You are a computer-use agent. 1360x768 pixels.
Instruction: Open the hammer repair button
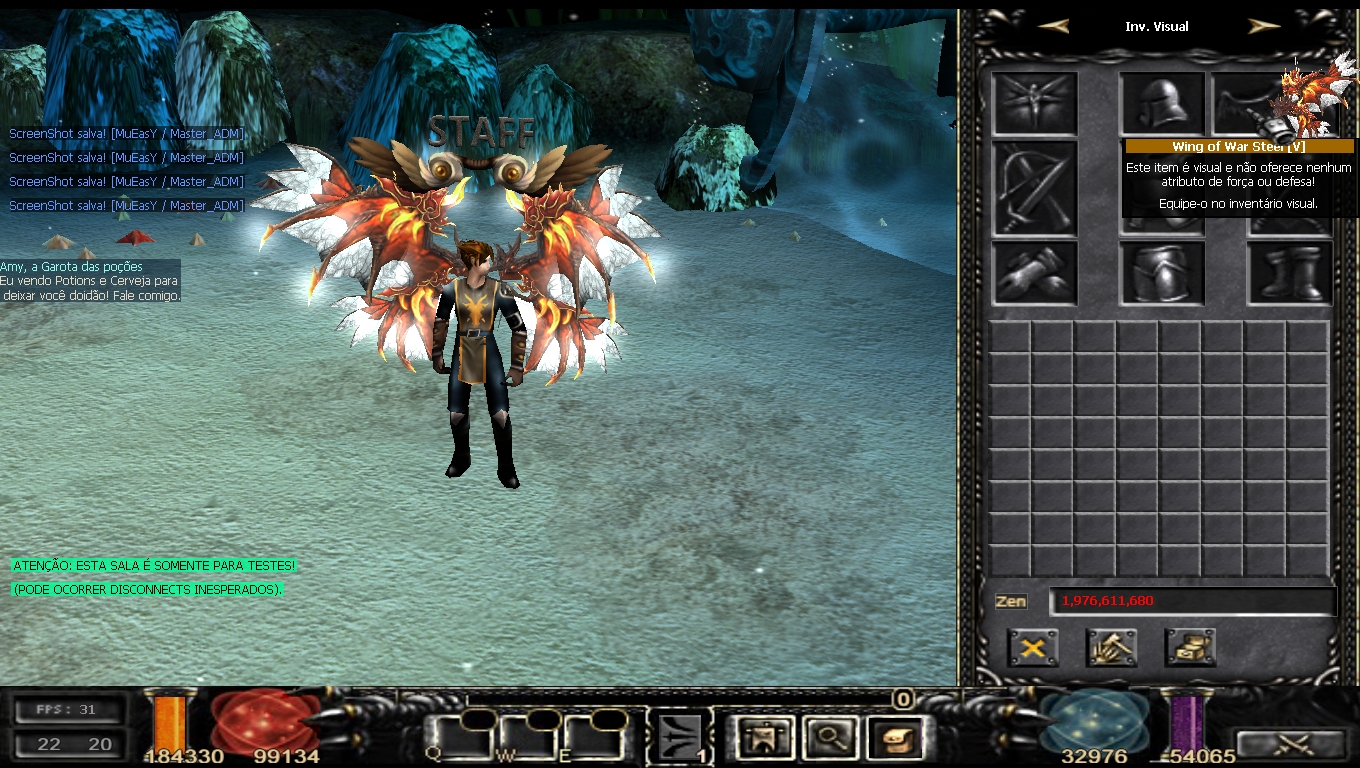(x=1111, y=648)
